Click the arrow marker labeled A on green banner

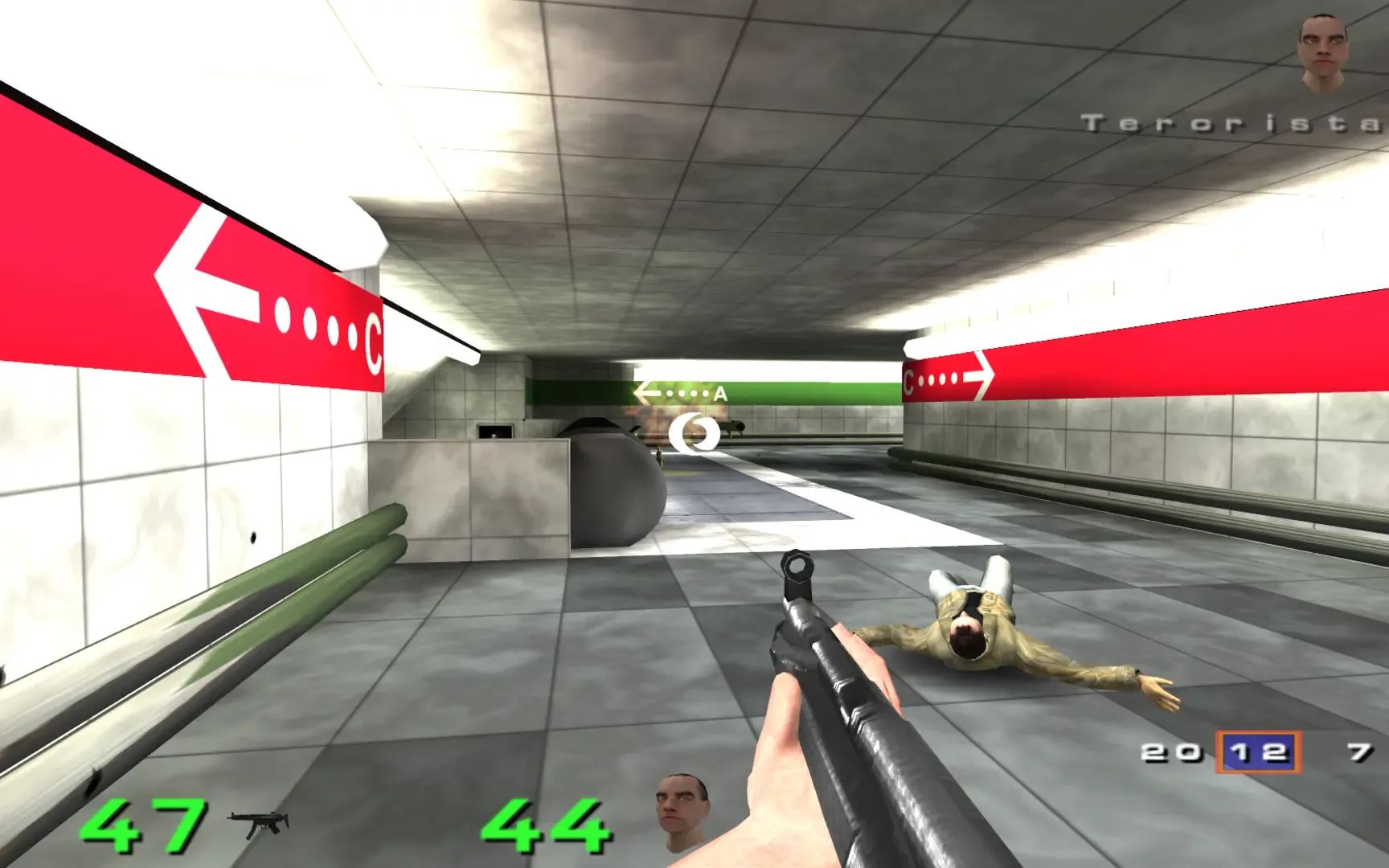678,393
